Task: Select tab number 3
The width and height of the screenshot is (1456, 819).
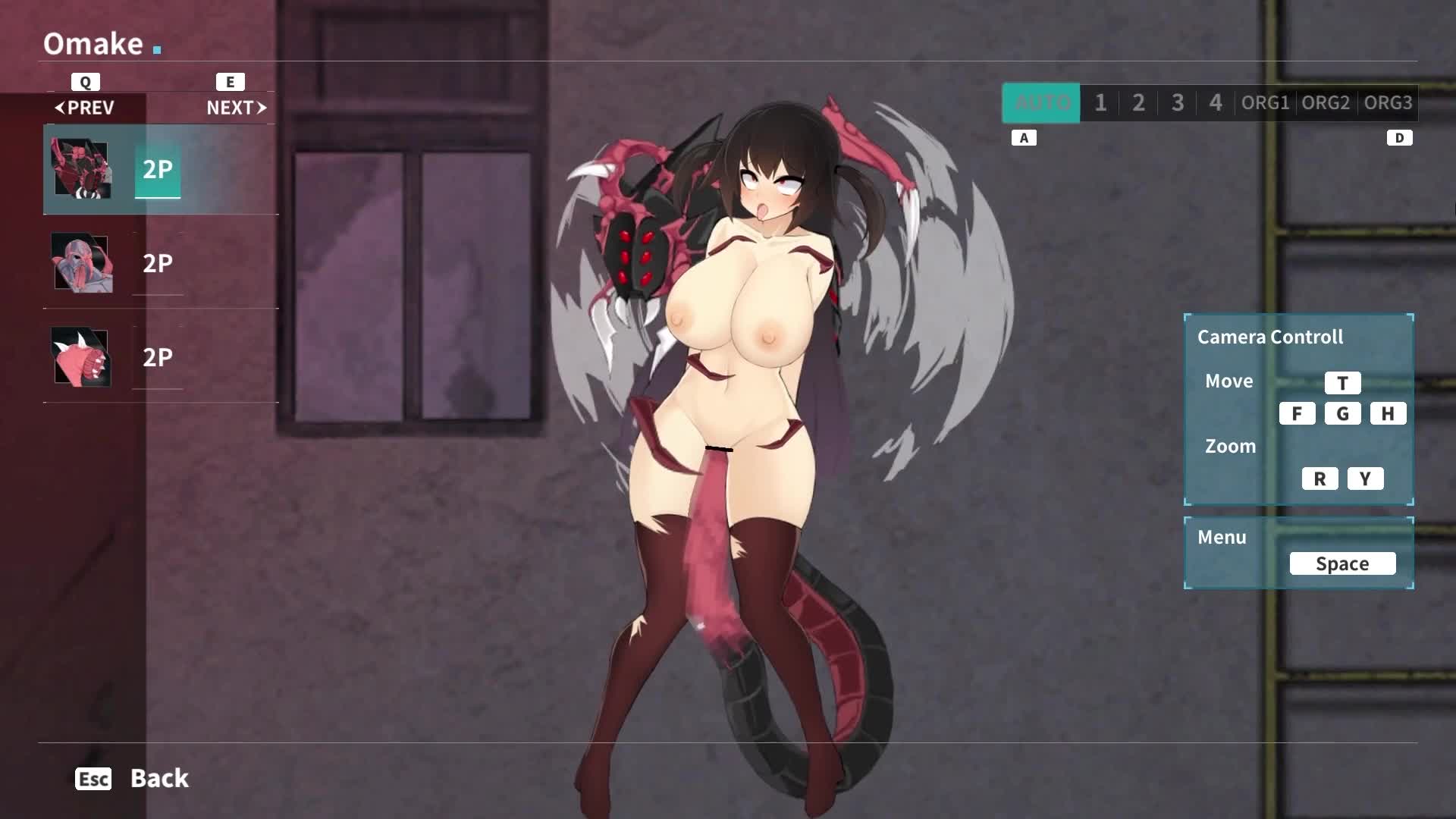Action: (x=1177, y=102)
